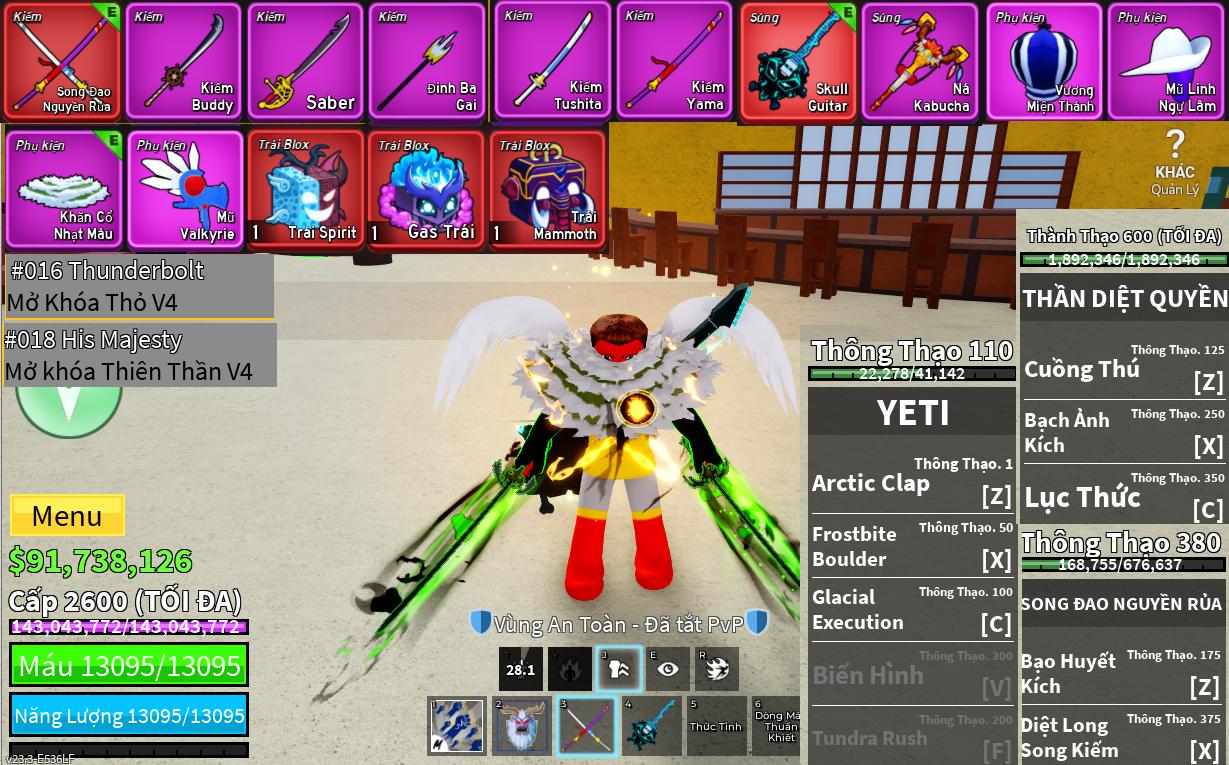The width and height of the screenshot is (1229, 765).
Task: Pick the Kiếm Tushita sword
Action: pos(553,62)
